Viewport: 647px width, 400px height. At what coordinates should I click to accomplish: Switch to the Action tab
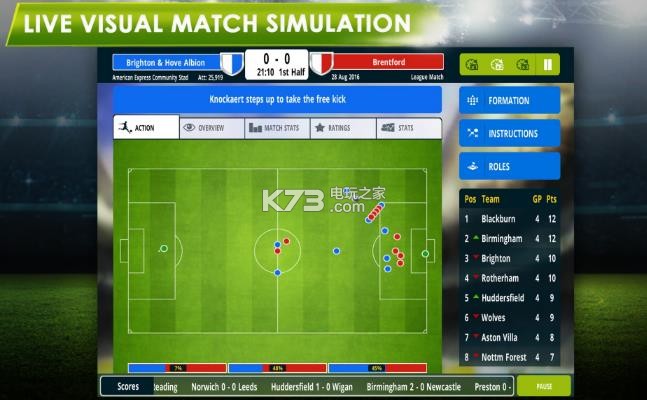point(145,128)
